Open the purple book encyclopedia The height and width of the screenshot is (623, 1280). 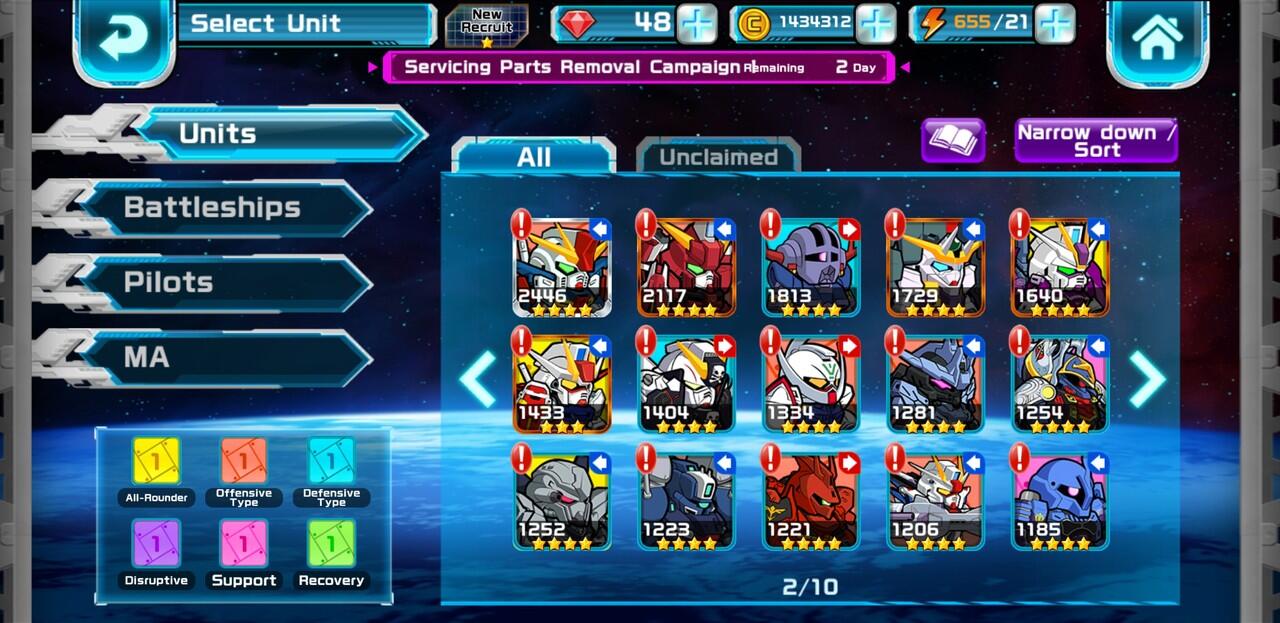coord(952,141)
